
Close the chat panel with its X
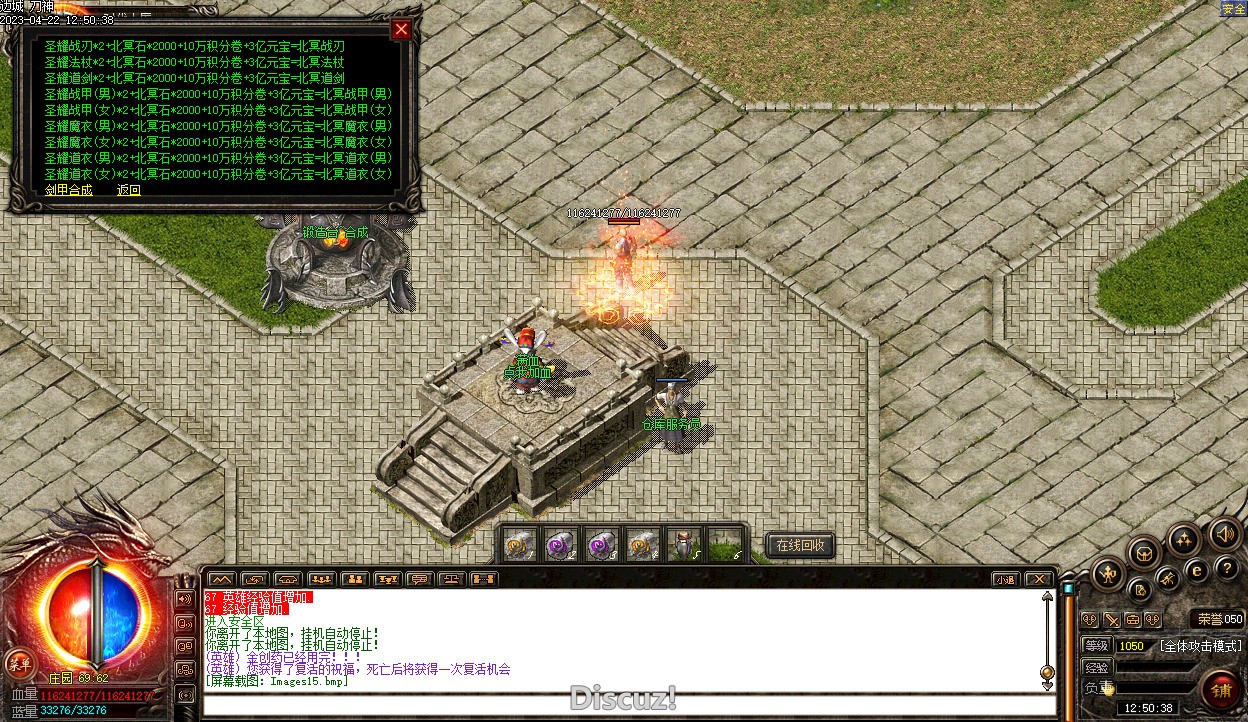[1039, 579]
